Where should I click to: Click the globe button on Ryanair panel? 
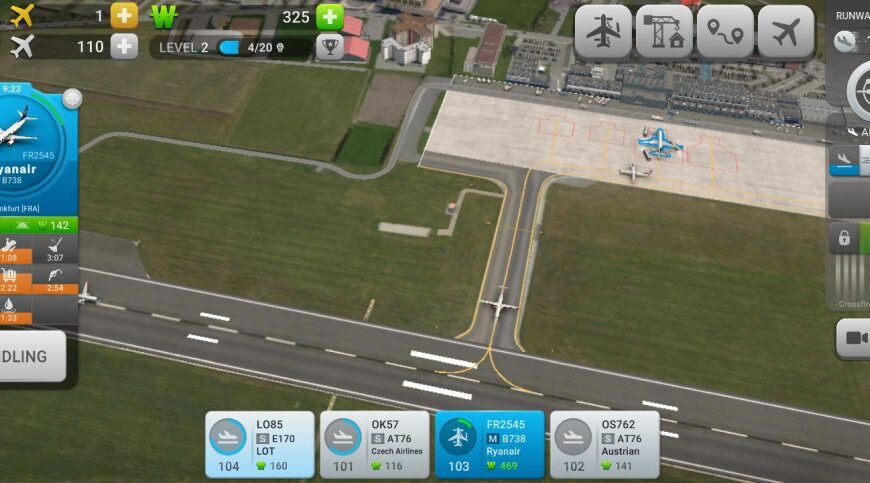point(72,99)
